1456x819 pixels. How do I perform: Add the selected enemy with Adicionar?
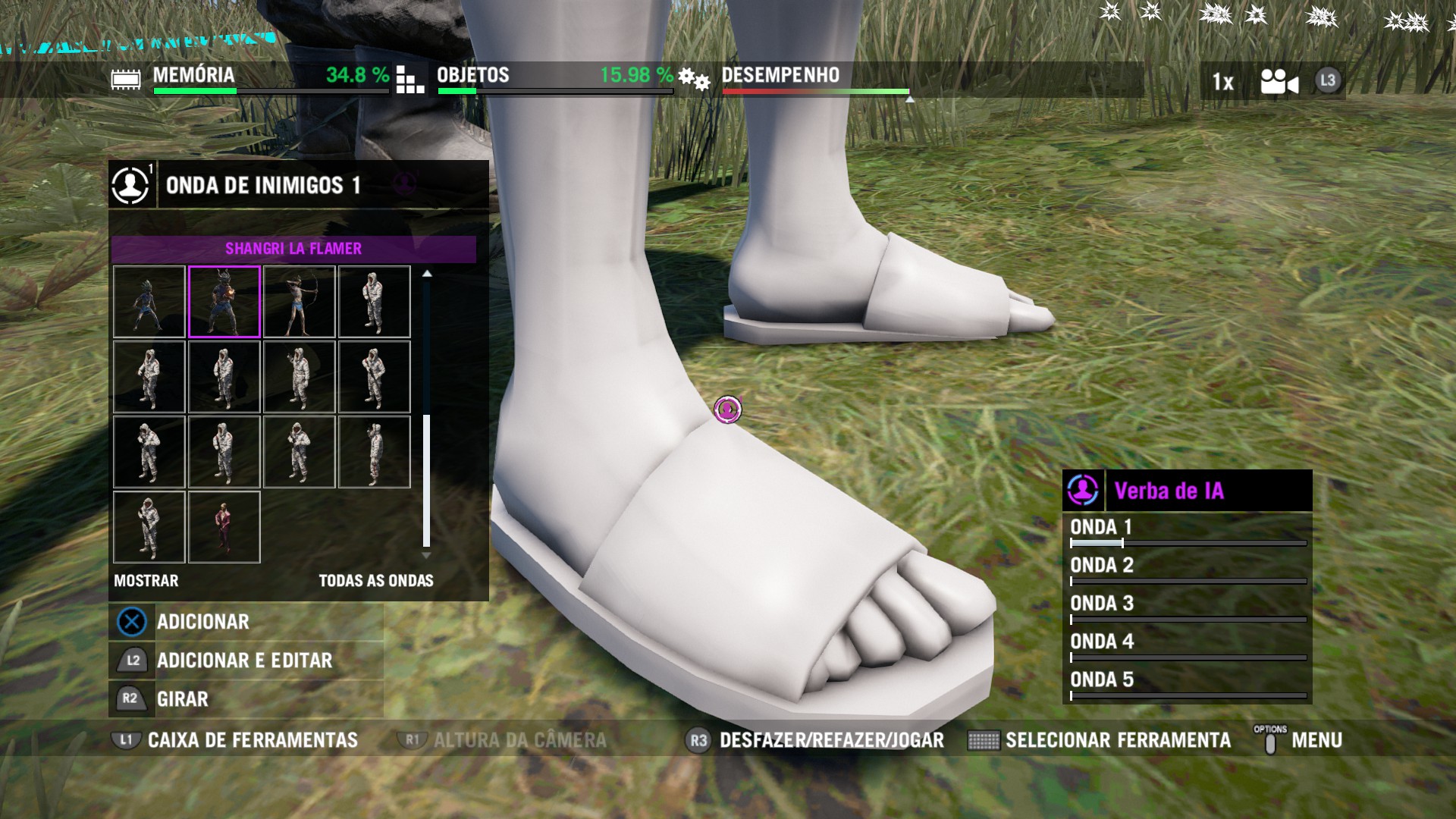202,622
